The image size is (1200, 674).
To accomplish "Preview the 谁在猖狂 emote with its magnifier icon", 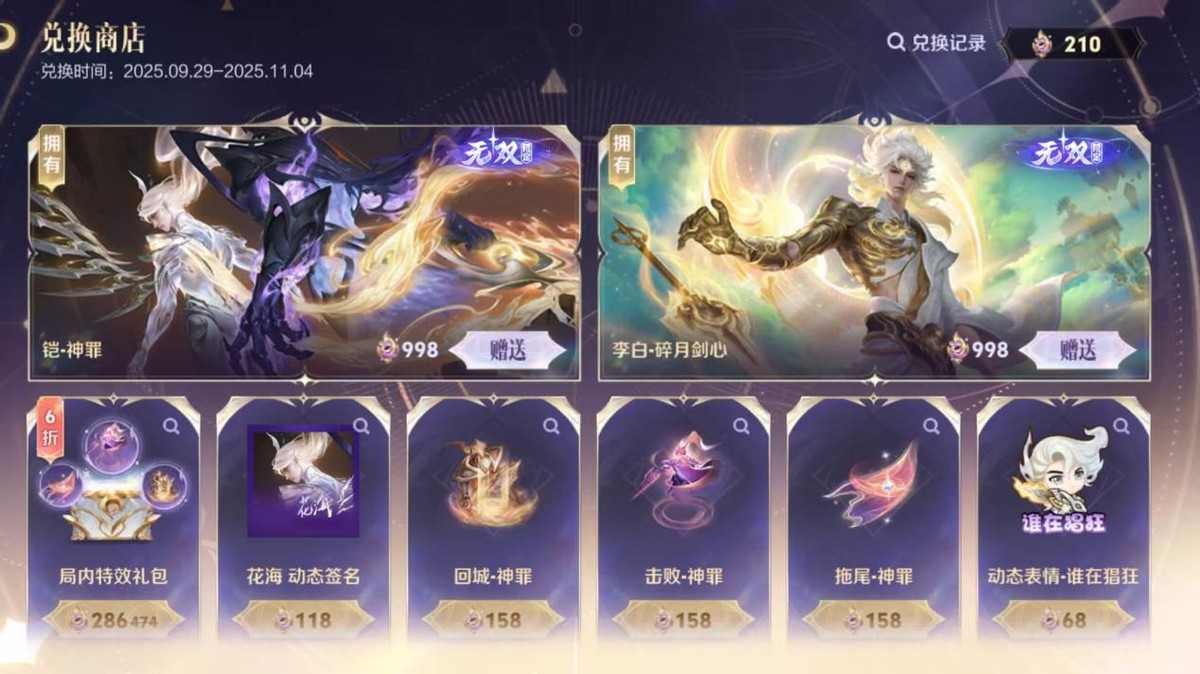I will pos(1121,427).
